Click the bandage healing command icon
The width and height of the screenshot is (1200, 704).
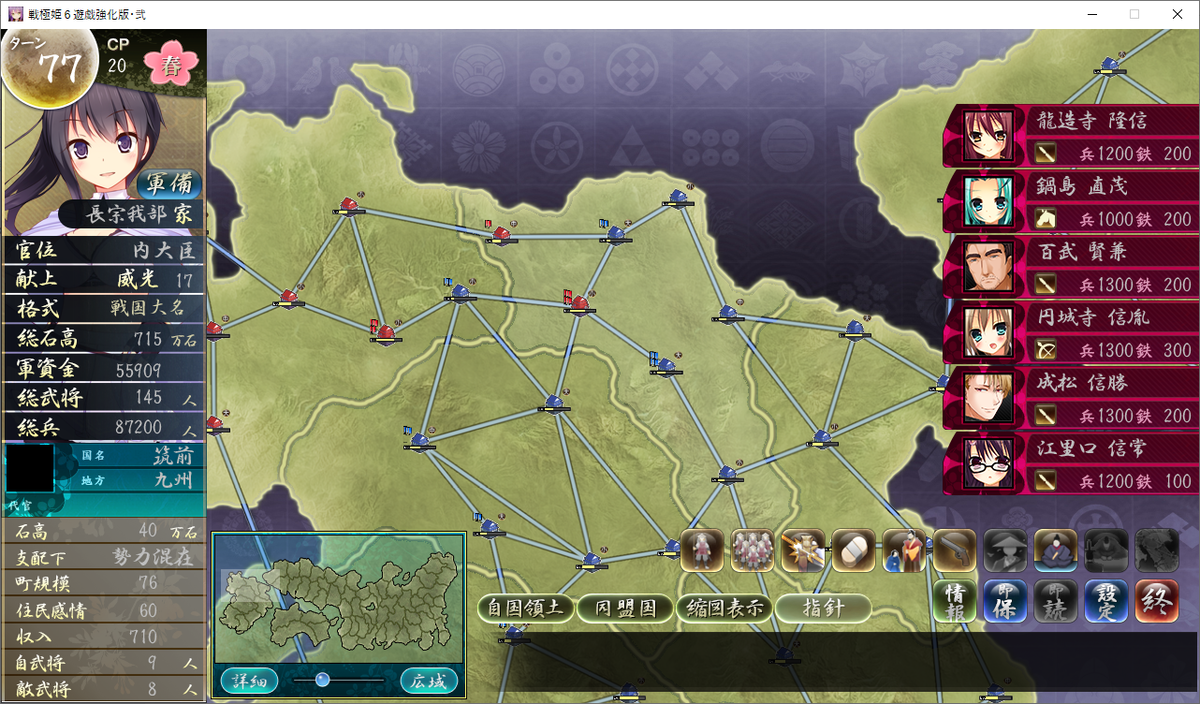pyautogui.click(x=853, y=550)
